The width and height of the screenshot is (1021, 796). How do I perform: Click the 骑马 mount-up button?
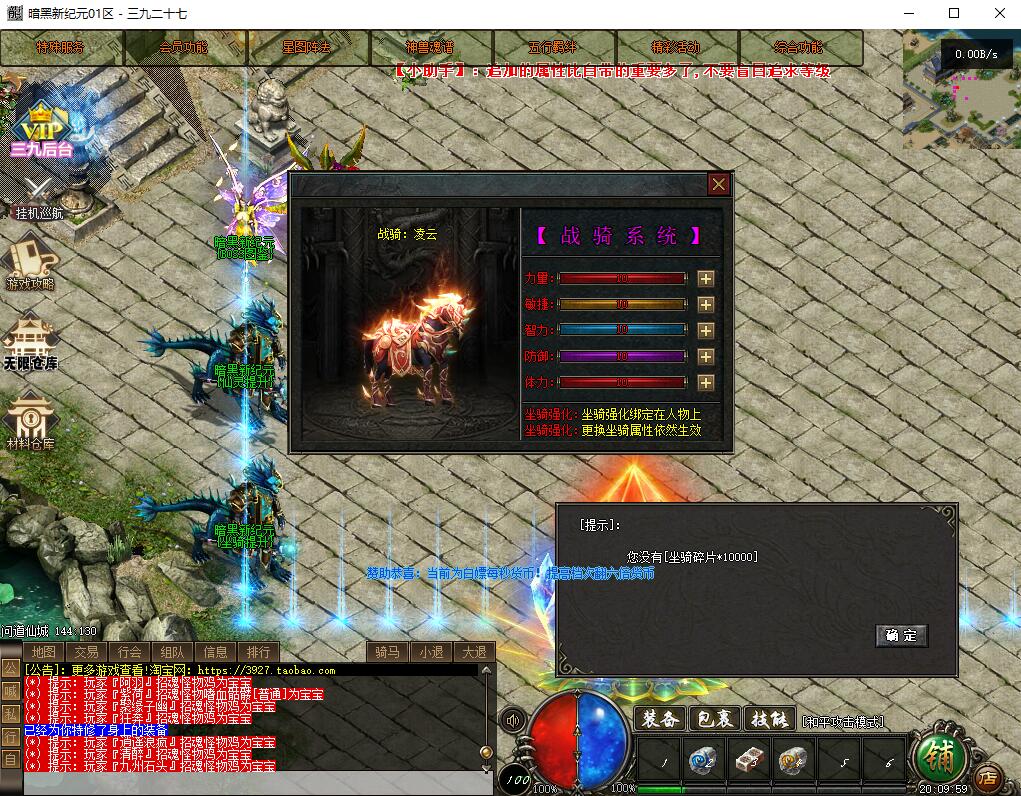(x=388, y=652)
